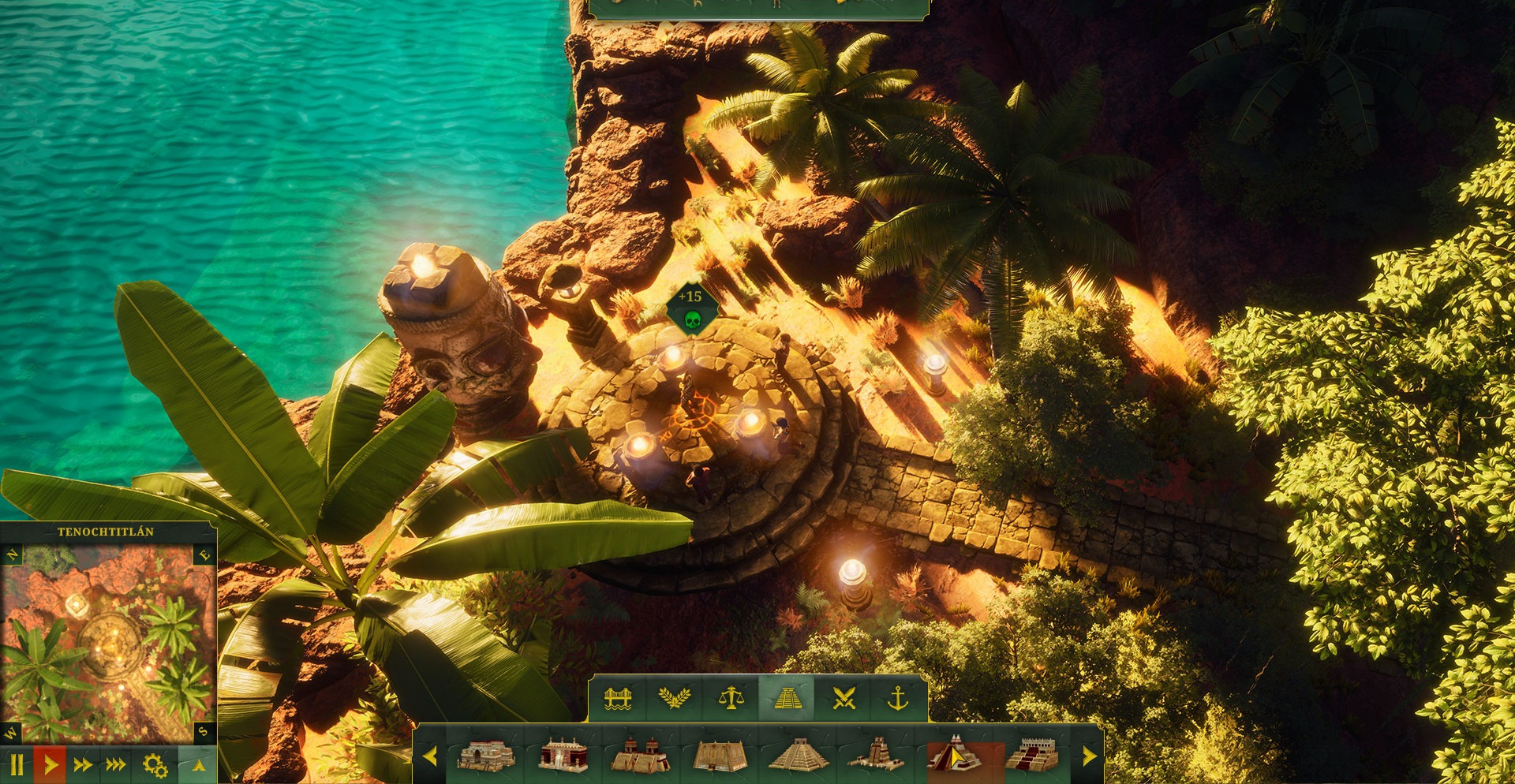Image resolution: width=1515 pixels, height=784 pixels.
Task: Choose the twin-tower temple building
Action: [640, 755]
